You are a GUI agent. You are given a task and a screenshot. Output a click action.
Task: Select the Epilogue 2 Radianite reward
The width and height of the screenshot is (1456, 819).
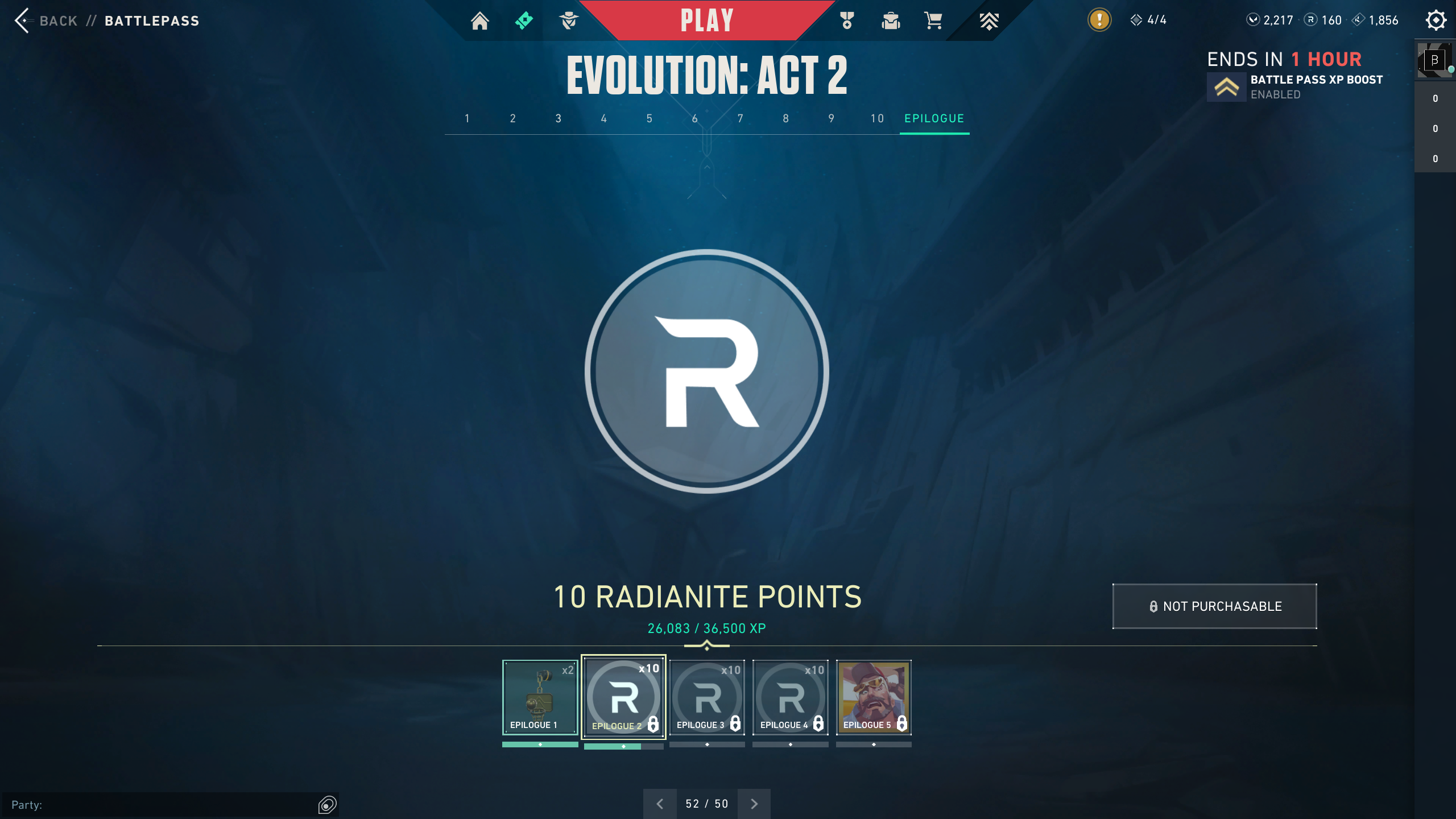pos(623,697)
